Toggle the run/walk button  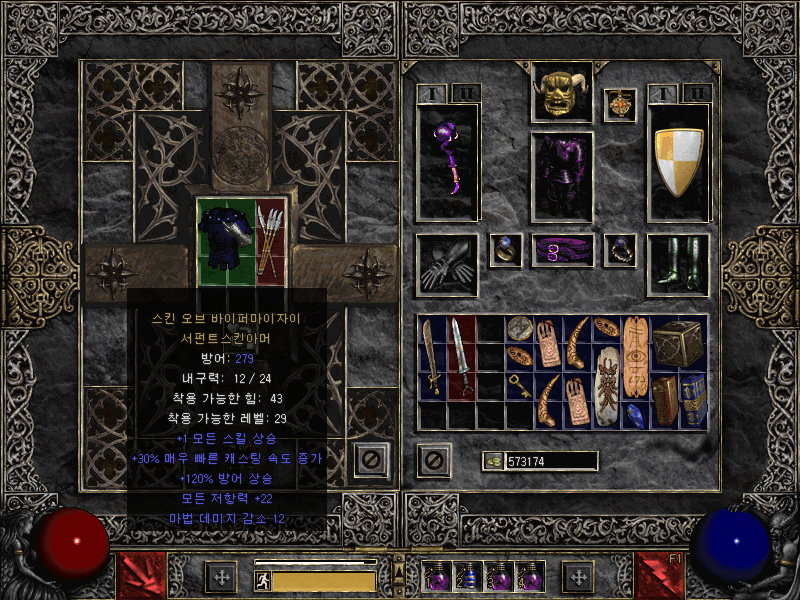click(x=262, y=581)
